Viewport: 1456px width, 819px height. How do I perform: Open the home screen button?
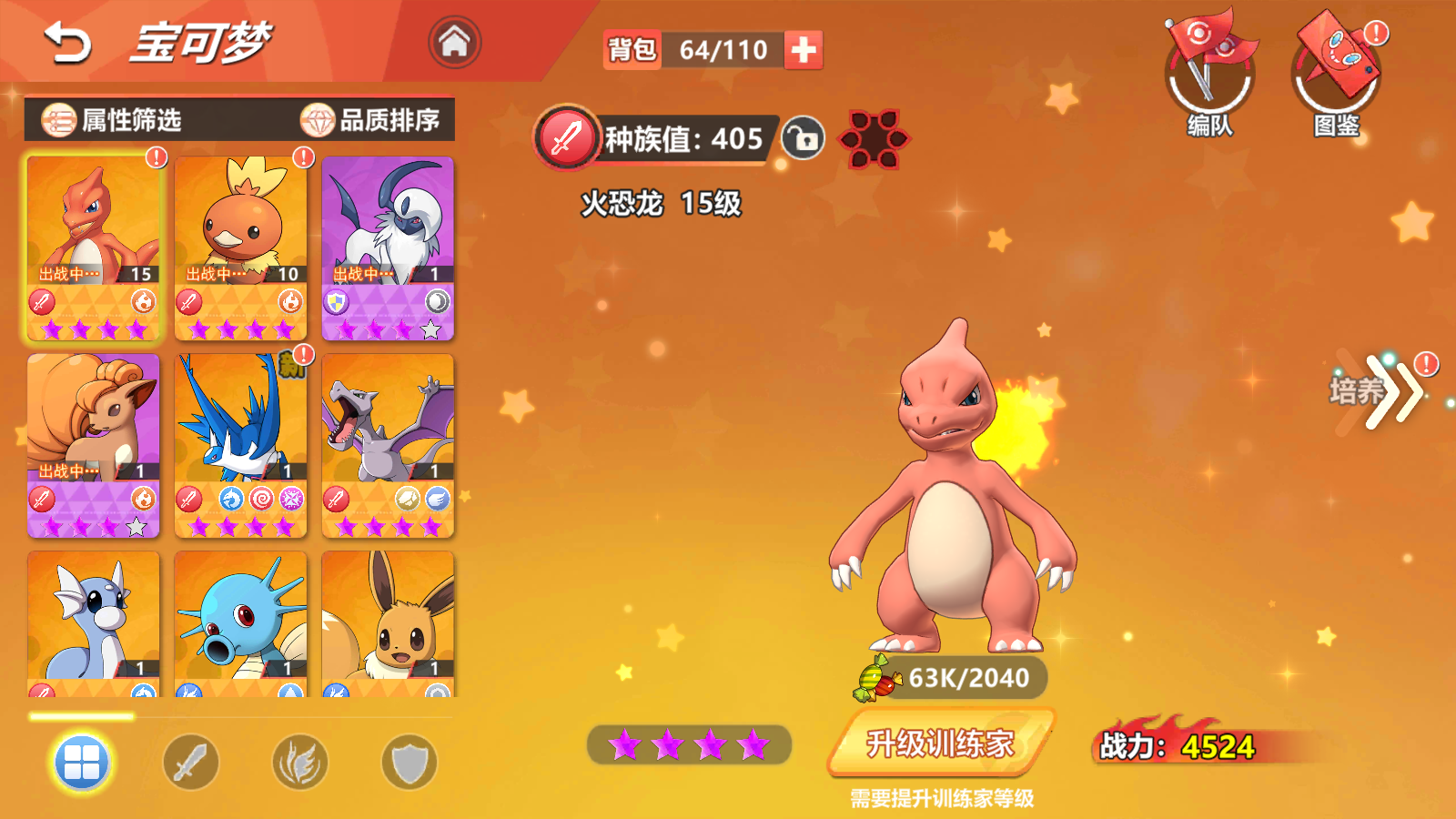pos(454,42)
